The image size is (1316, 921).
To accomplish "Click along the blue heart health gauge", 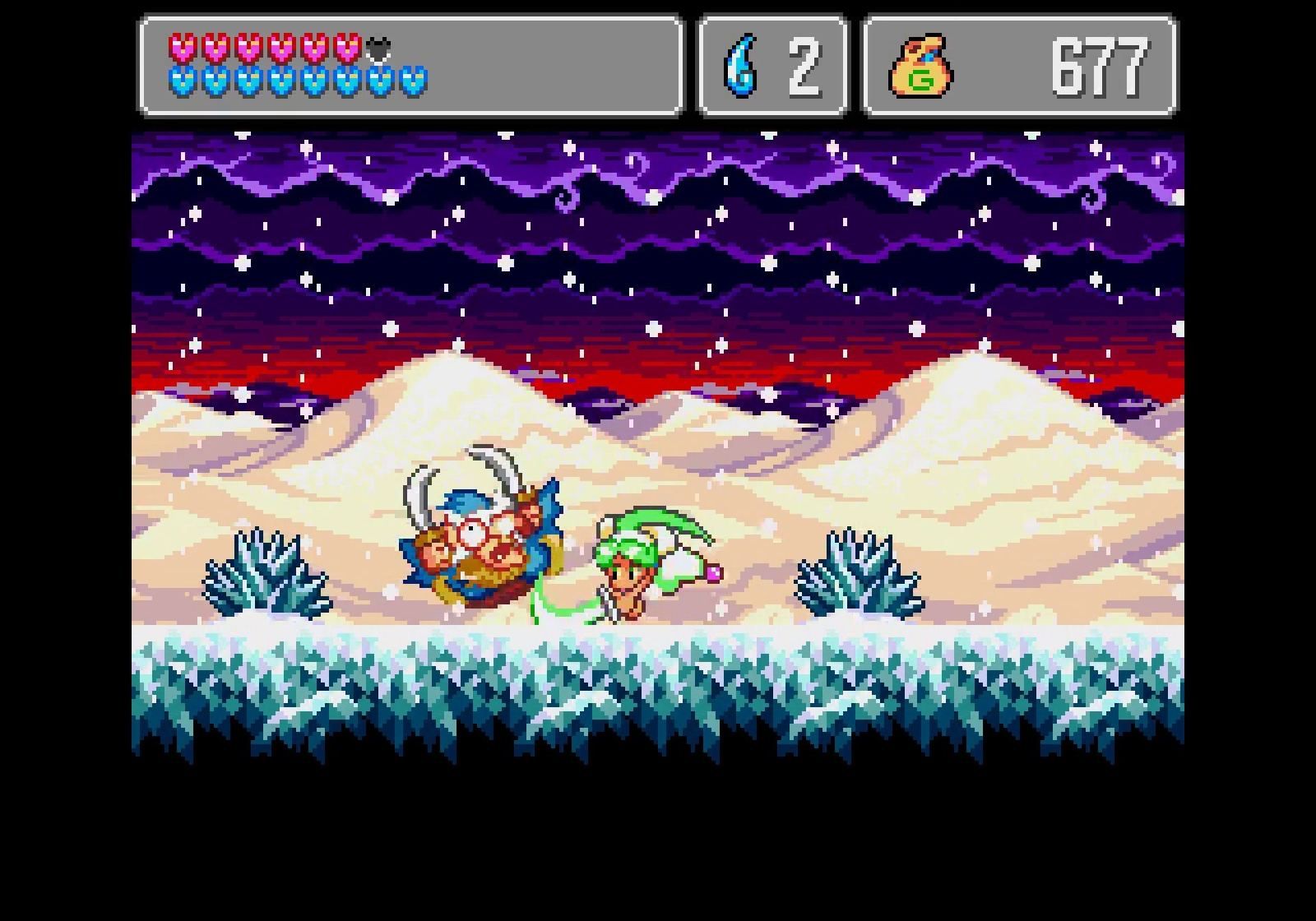I will point(296,81).
